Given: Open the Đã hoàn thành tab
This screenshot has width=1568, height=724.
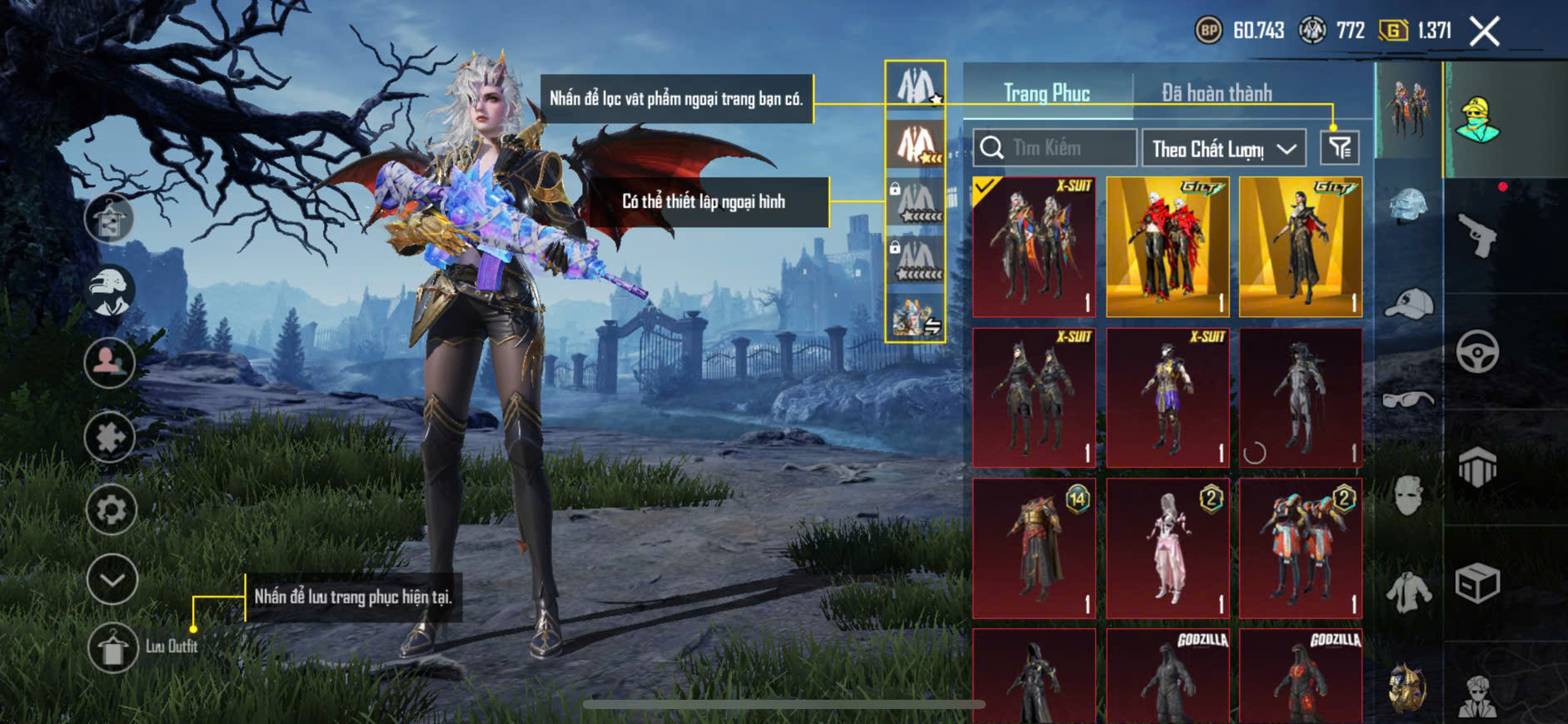Looking at the screenshot, I should (1217, 93).
